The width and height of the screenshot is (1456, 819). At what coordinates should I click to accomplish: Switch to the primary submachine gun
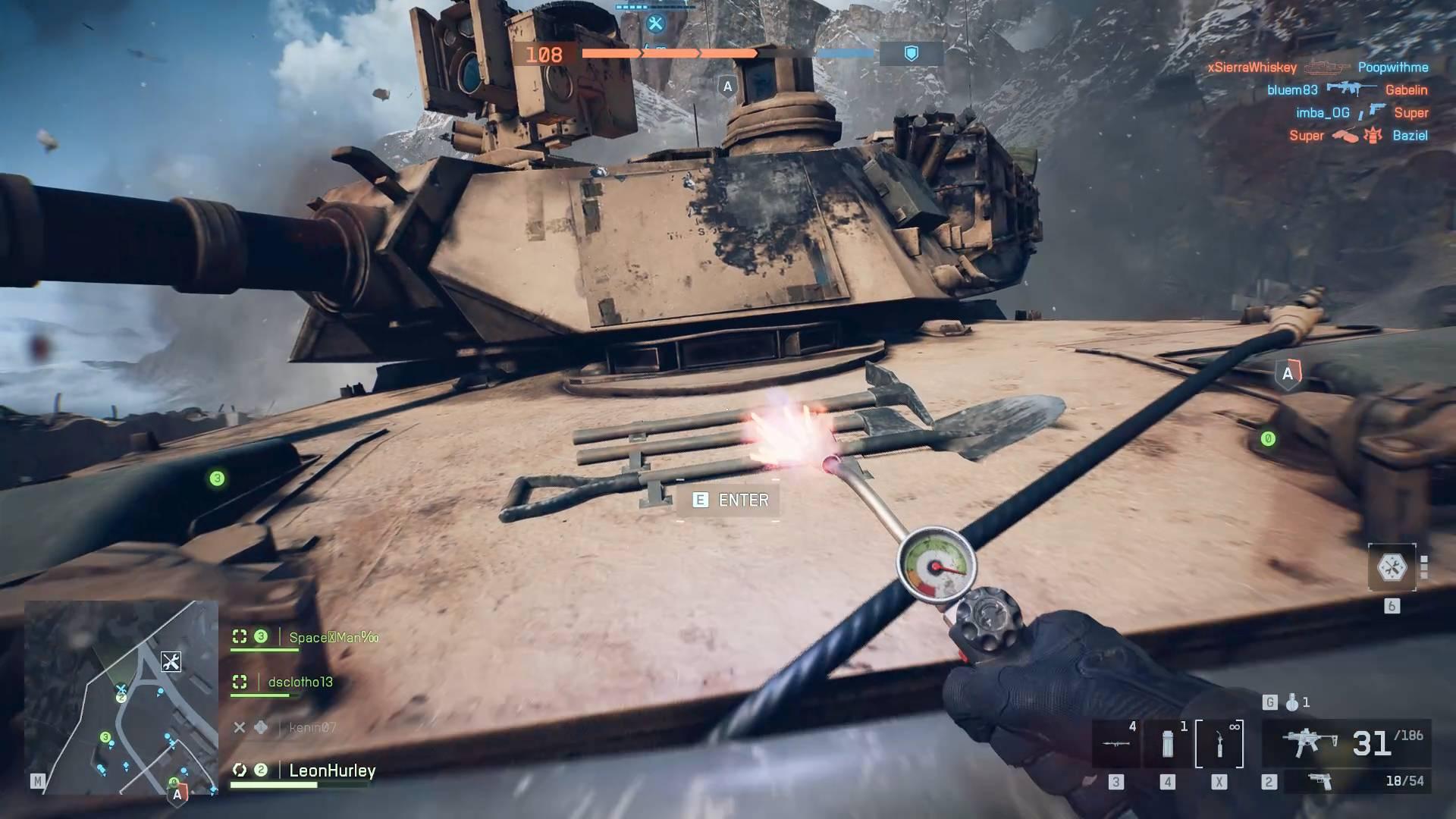click(x=1308, y=743)
